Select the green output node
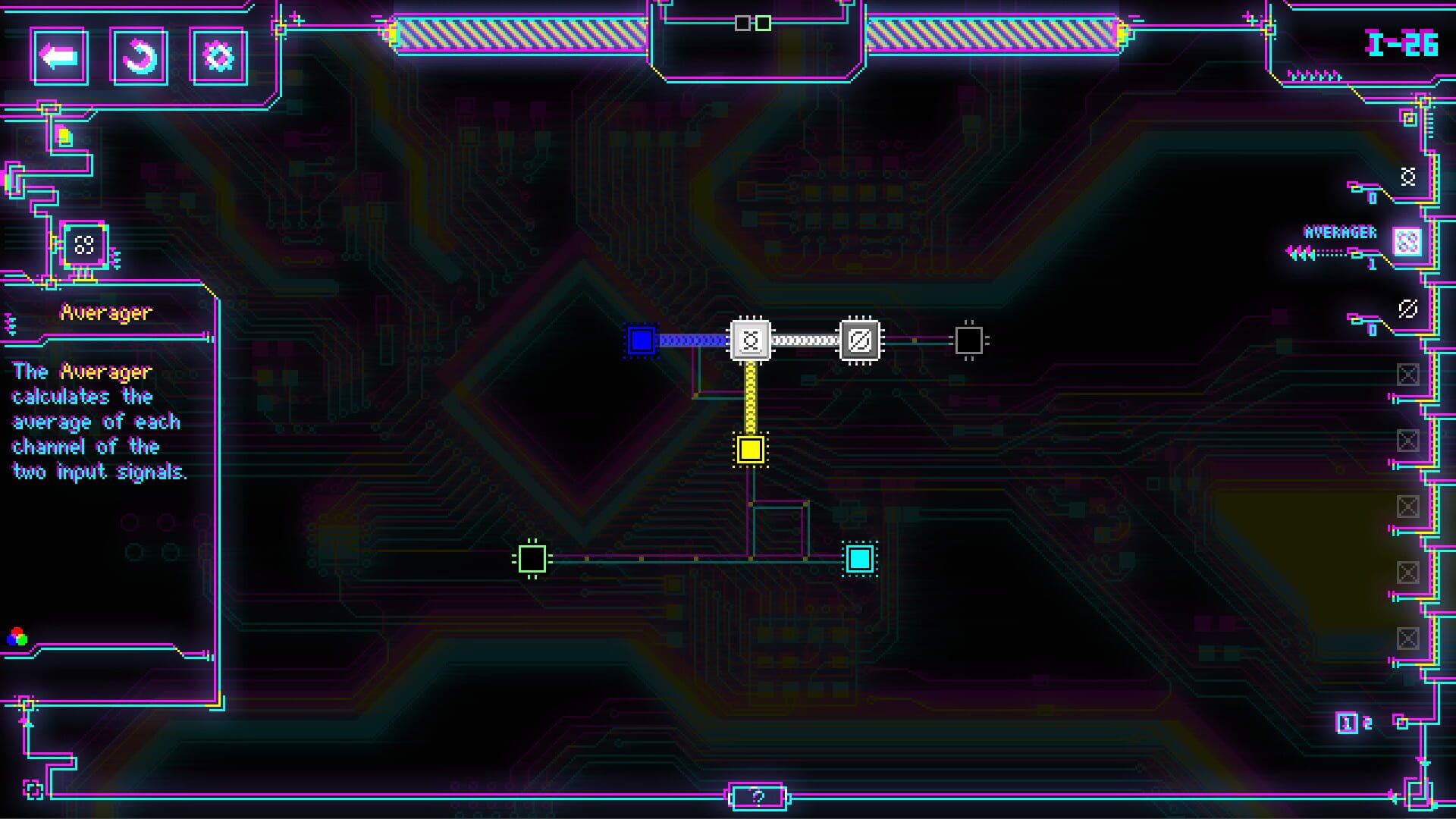 pyautogui.click(x=533, y=558)
